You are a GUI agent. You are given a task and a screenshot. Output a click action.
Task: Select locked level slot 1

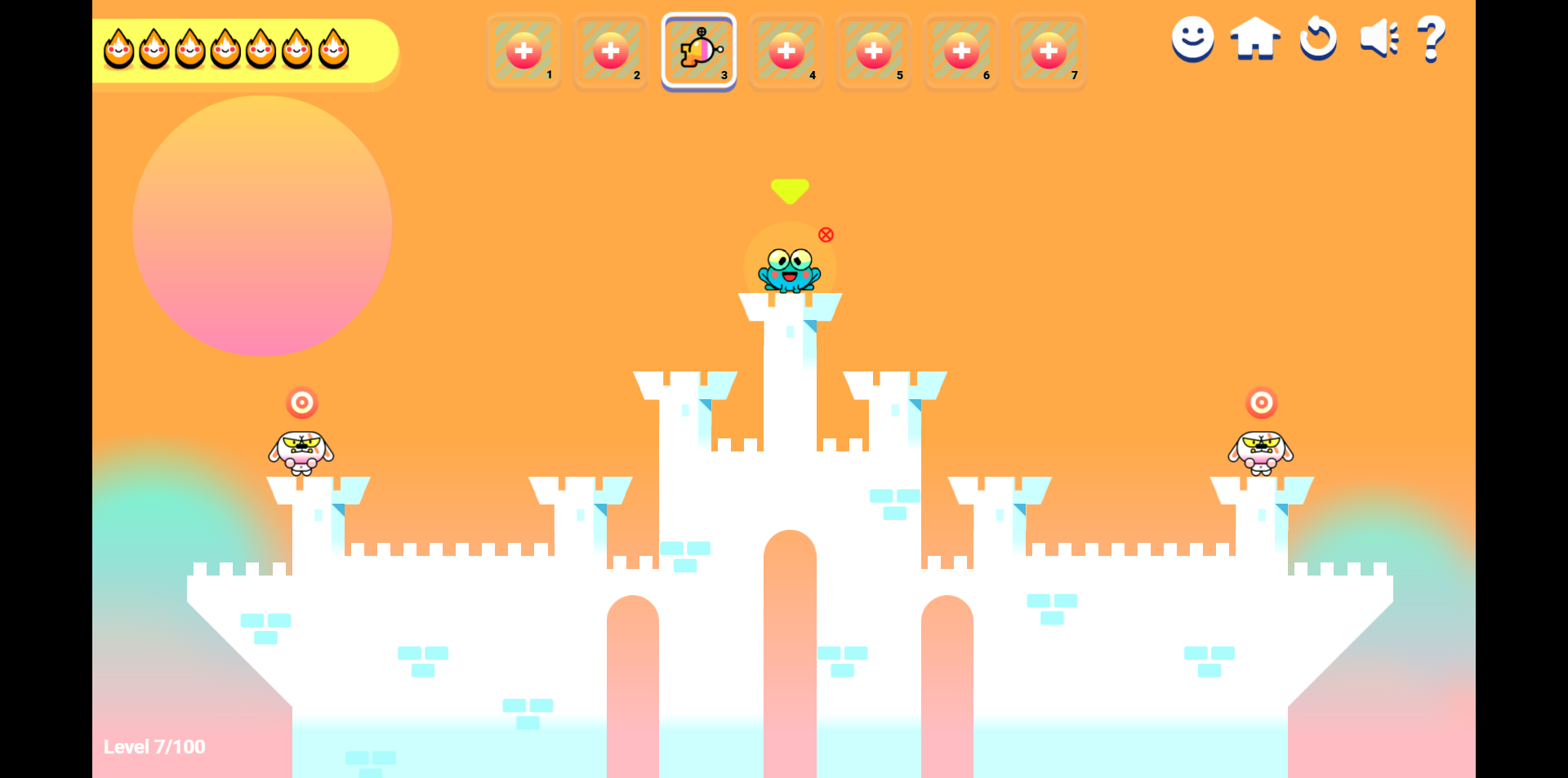click(x=523, y=51)
